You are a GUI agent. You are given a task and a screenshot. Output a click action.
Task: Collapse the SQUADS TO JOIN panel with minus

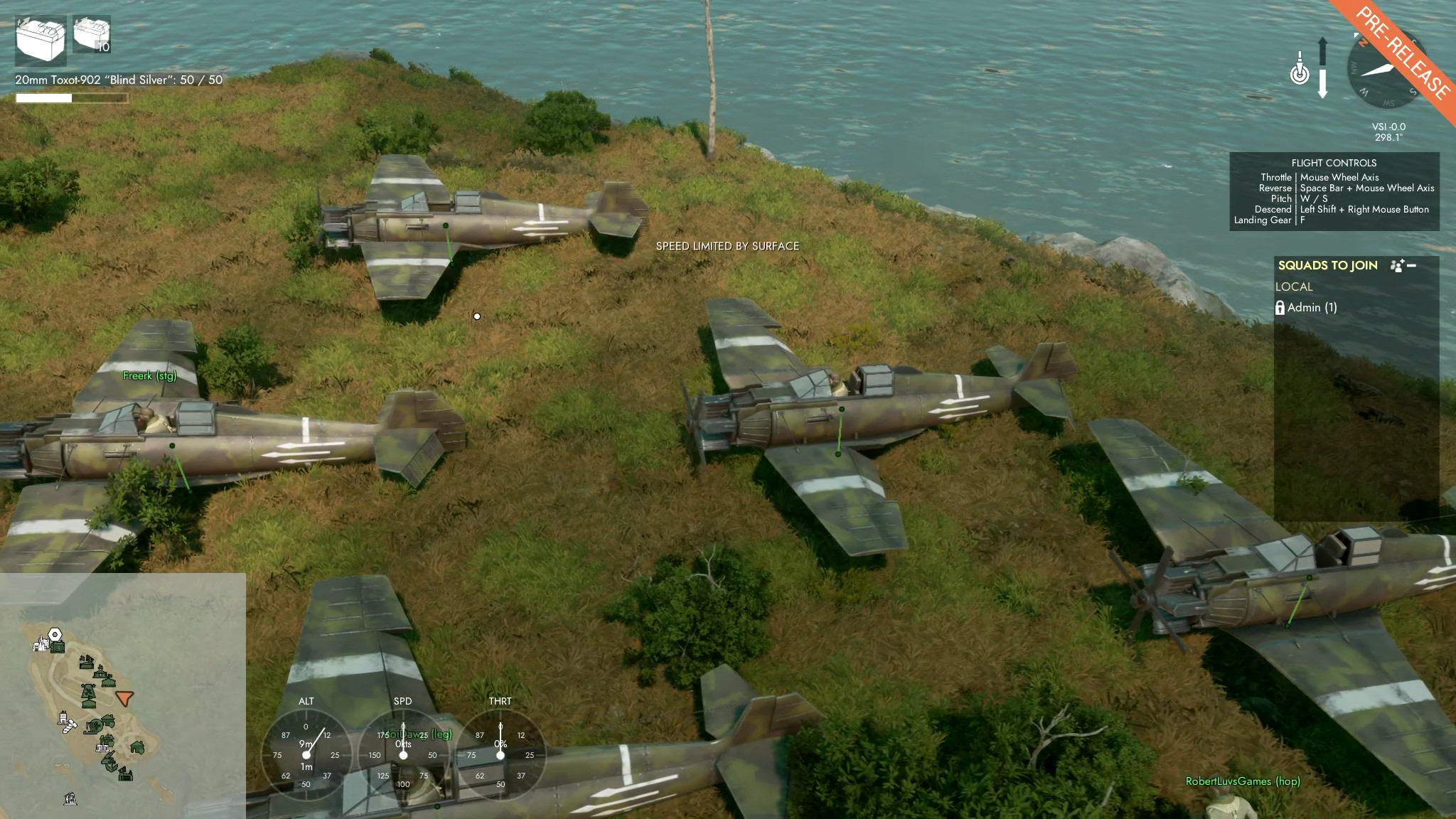coord(1412,266)
